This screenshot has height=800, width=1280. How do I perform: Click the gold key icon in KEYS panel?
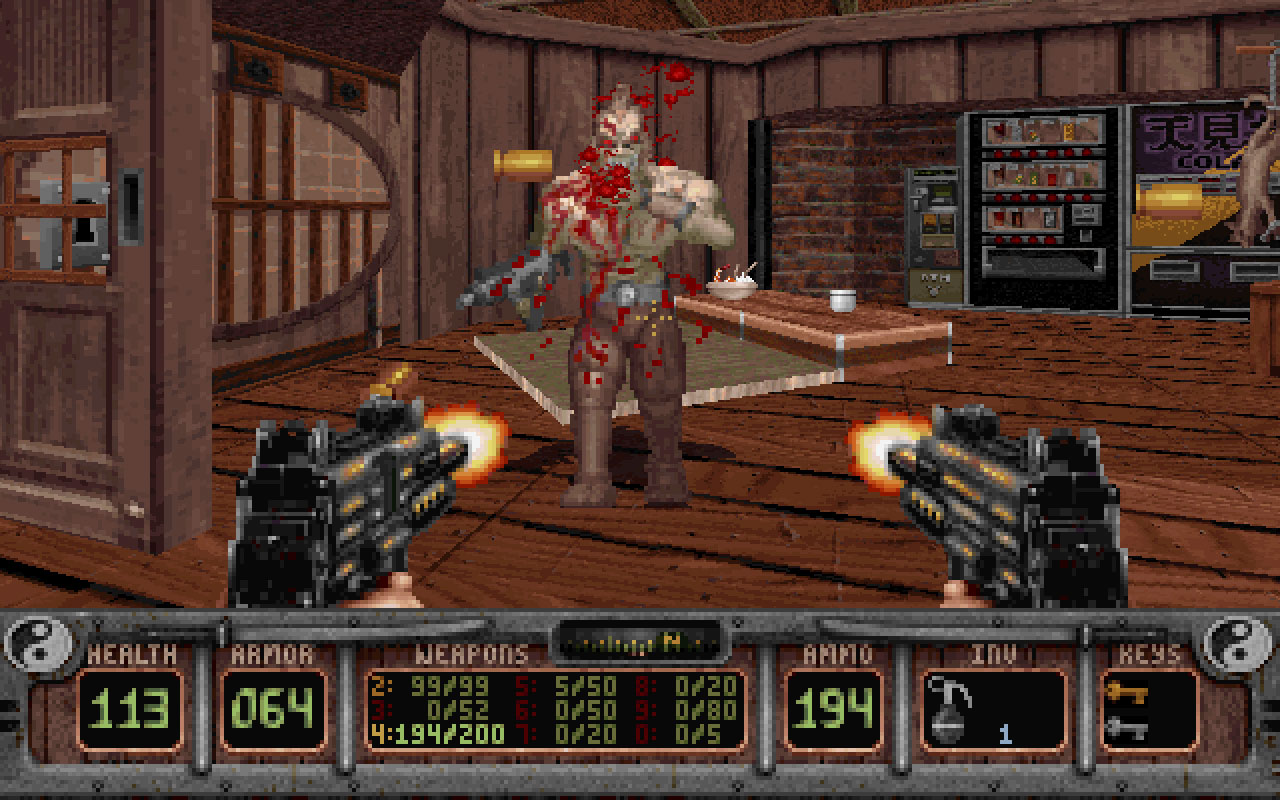(x=1128, y=692)
